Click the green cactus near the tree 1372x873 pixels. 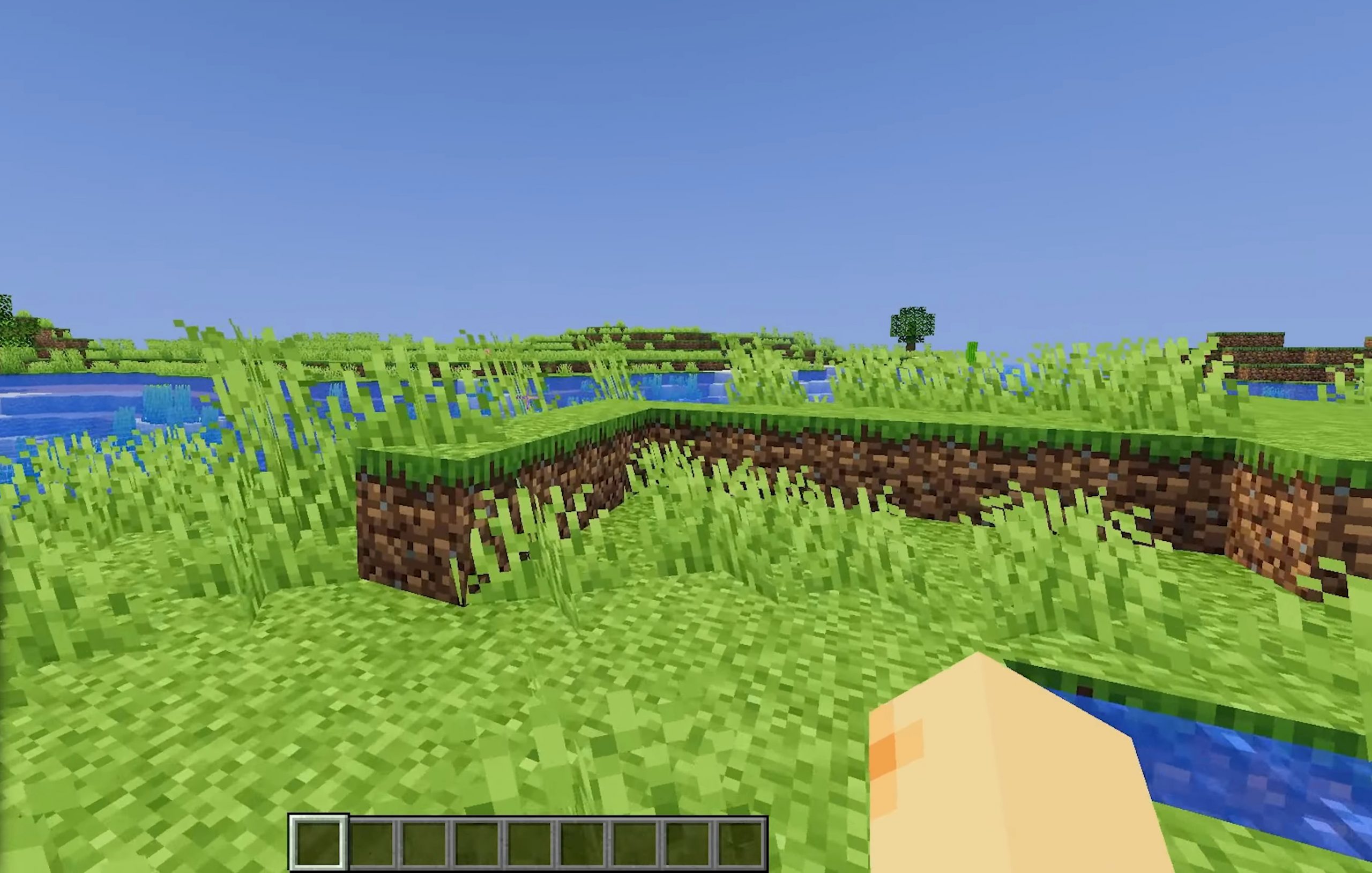[972, 351]
